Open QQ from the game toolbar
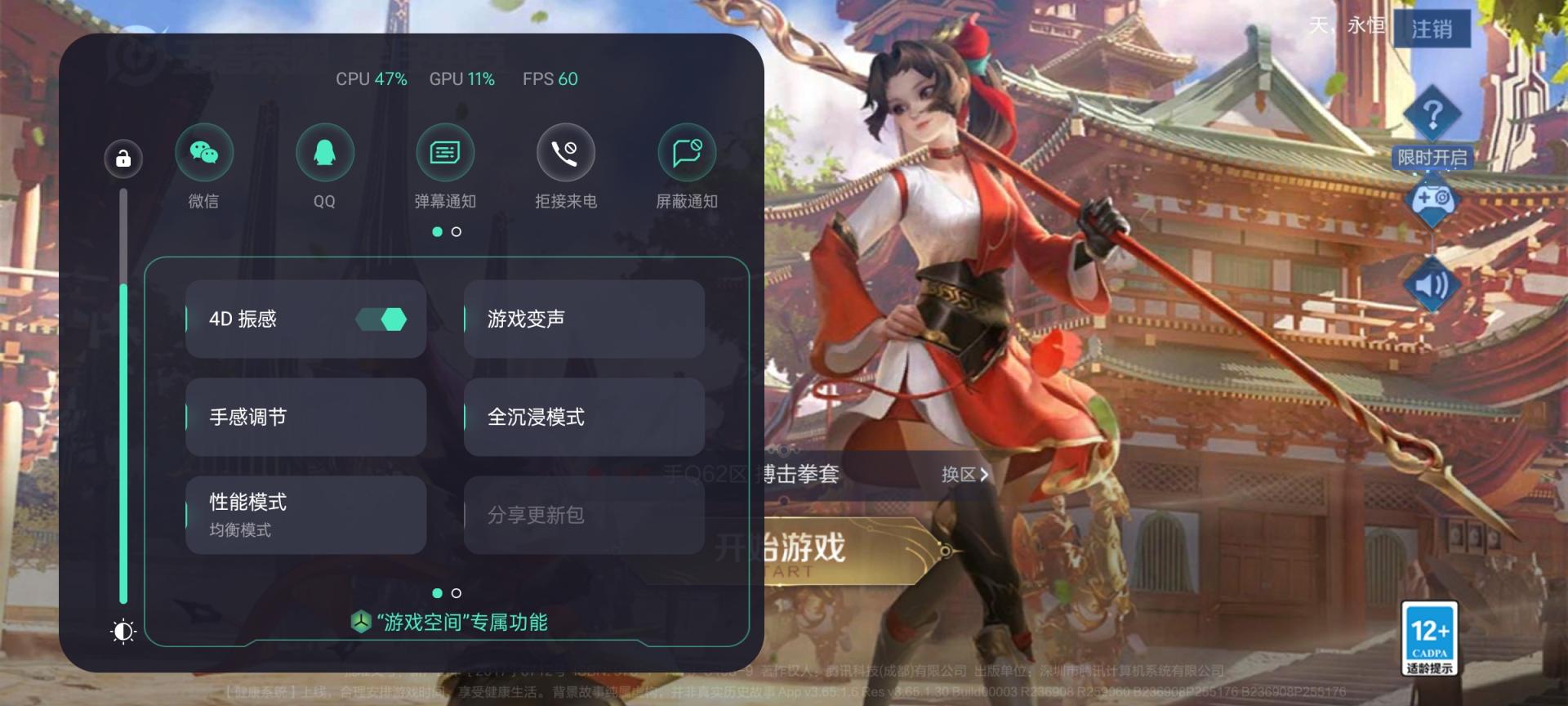 pos(325,152)
